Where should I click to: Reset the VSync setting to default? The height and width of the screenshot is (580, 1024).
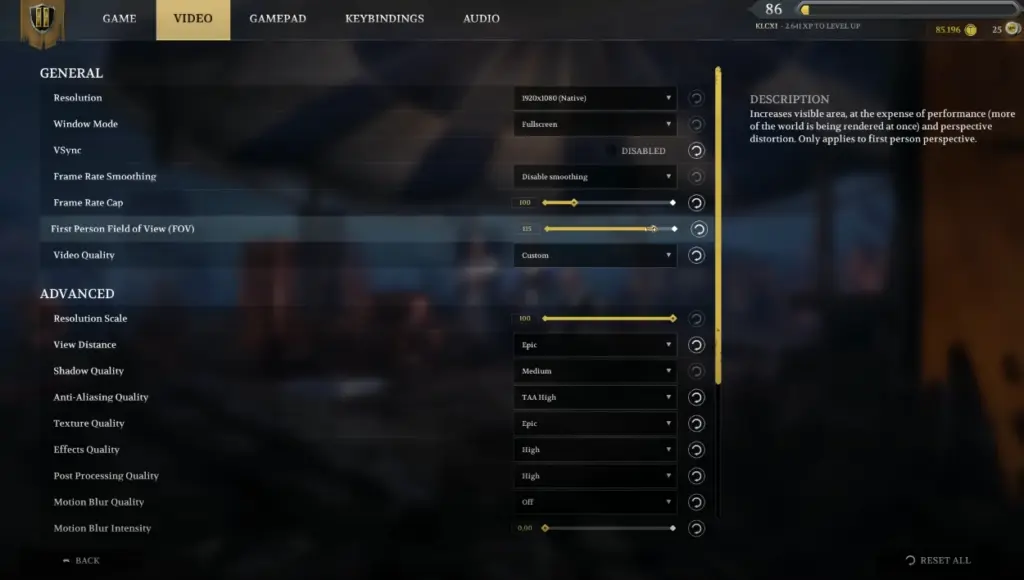697,151
